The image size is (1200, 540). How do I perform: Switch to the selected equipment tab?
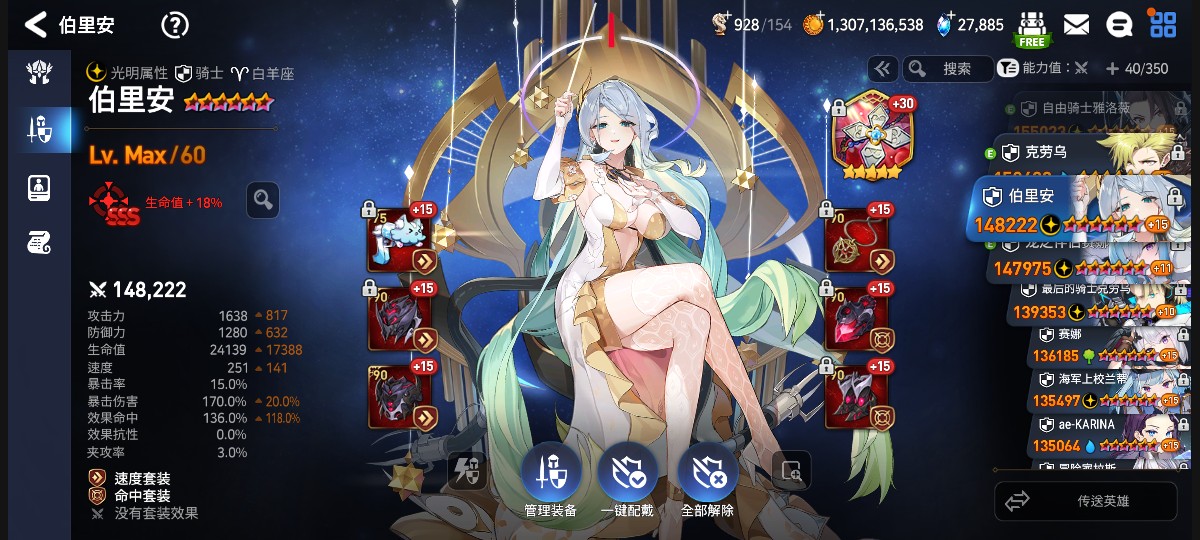point(39,129)
